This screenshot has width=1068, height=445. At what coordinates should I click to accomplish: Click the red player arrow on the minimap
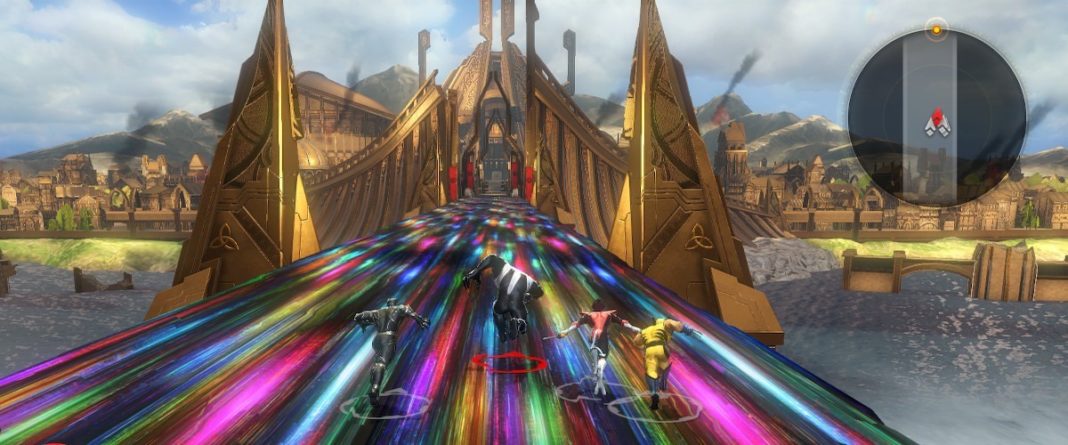click(x=937, y=122)
